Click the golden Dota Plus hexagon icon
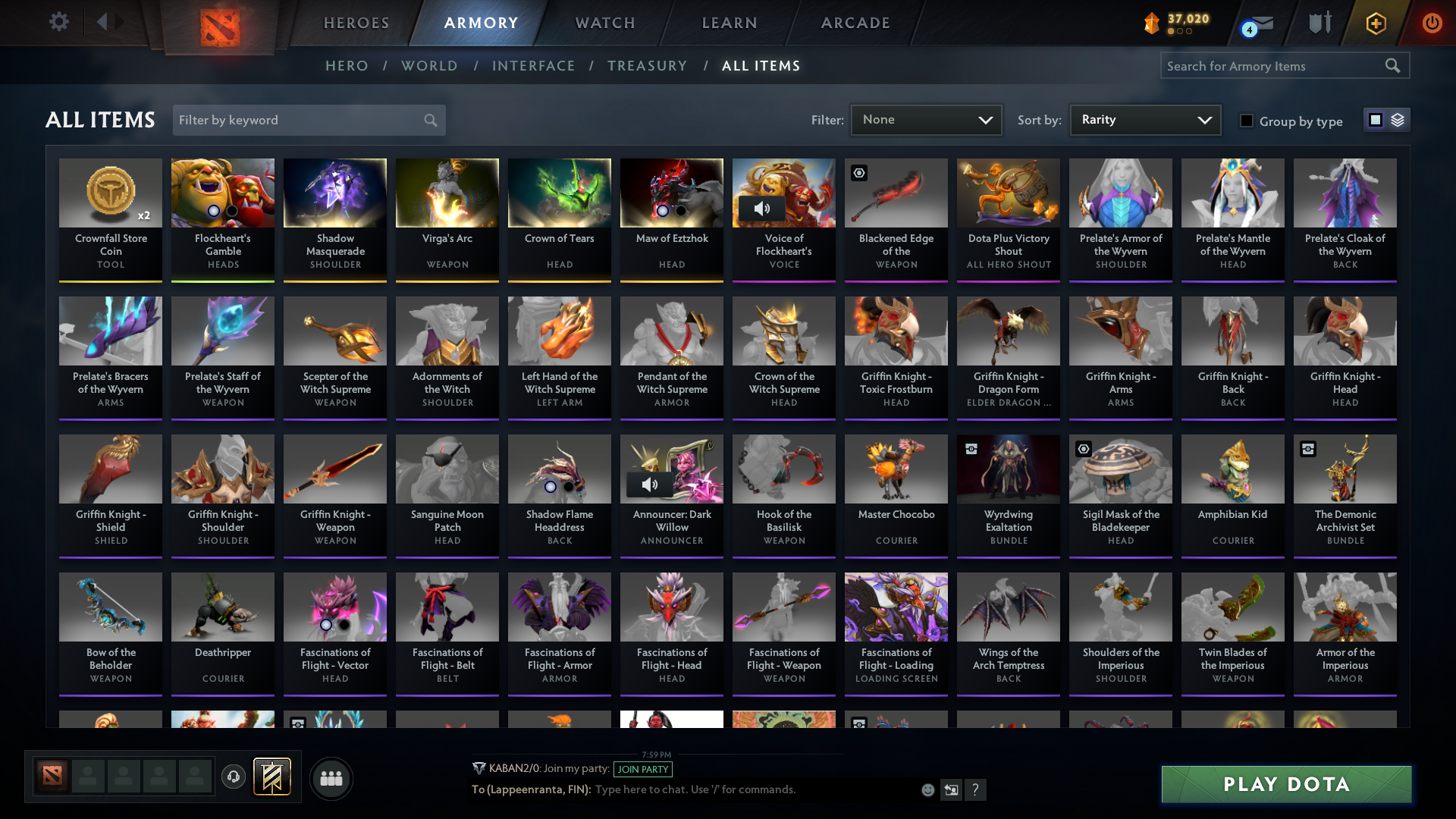 [x=1376, y=23]
